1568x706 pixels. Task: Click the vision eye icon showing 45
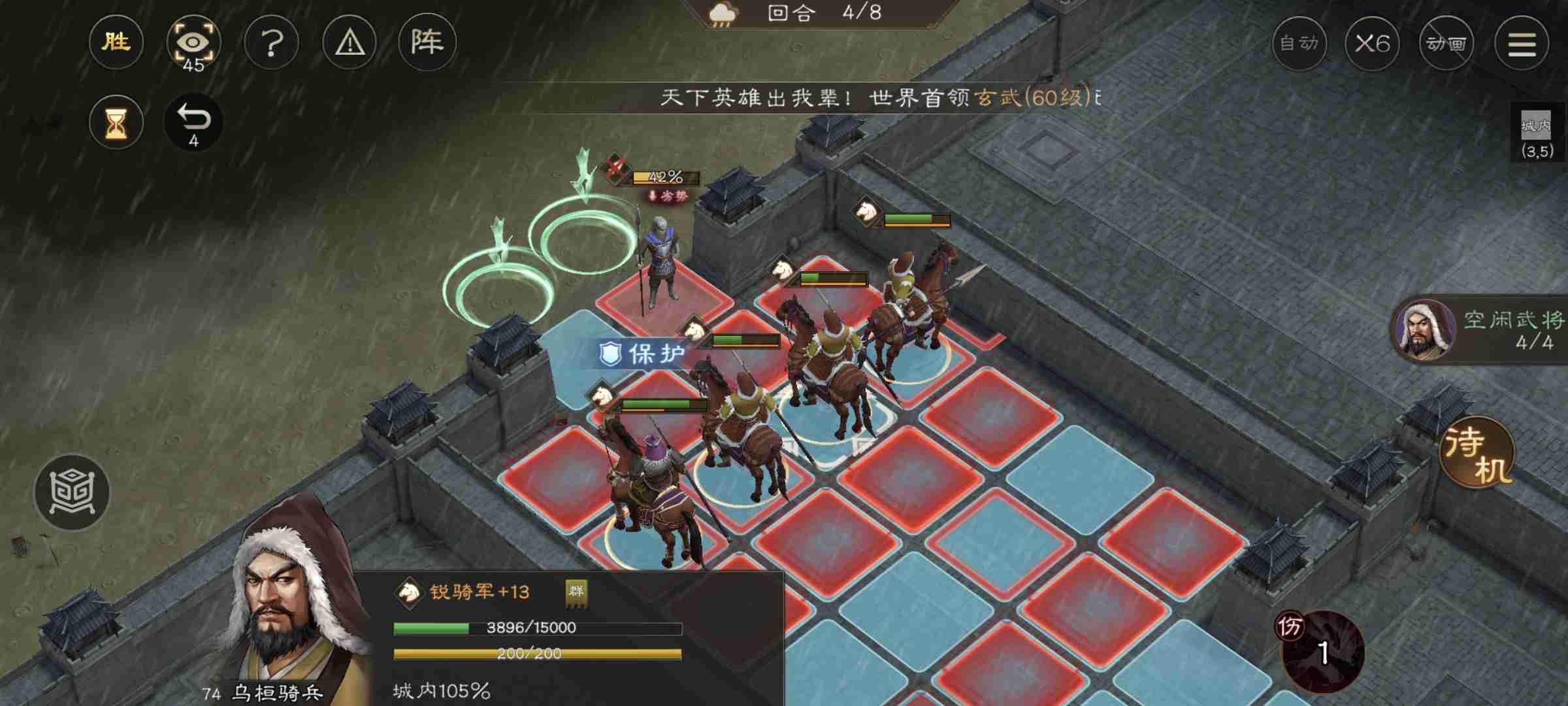194,42
